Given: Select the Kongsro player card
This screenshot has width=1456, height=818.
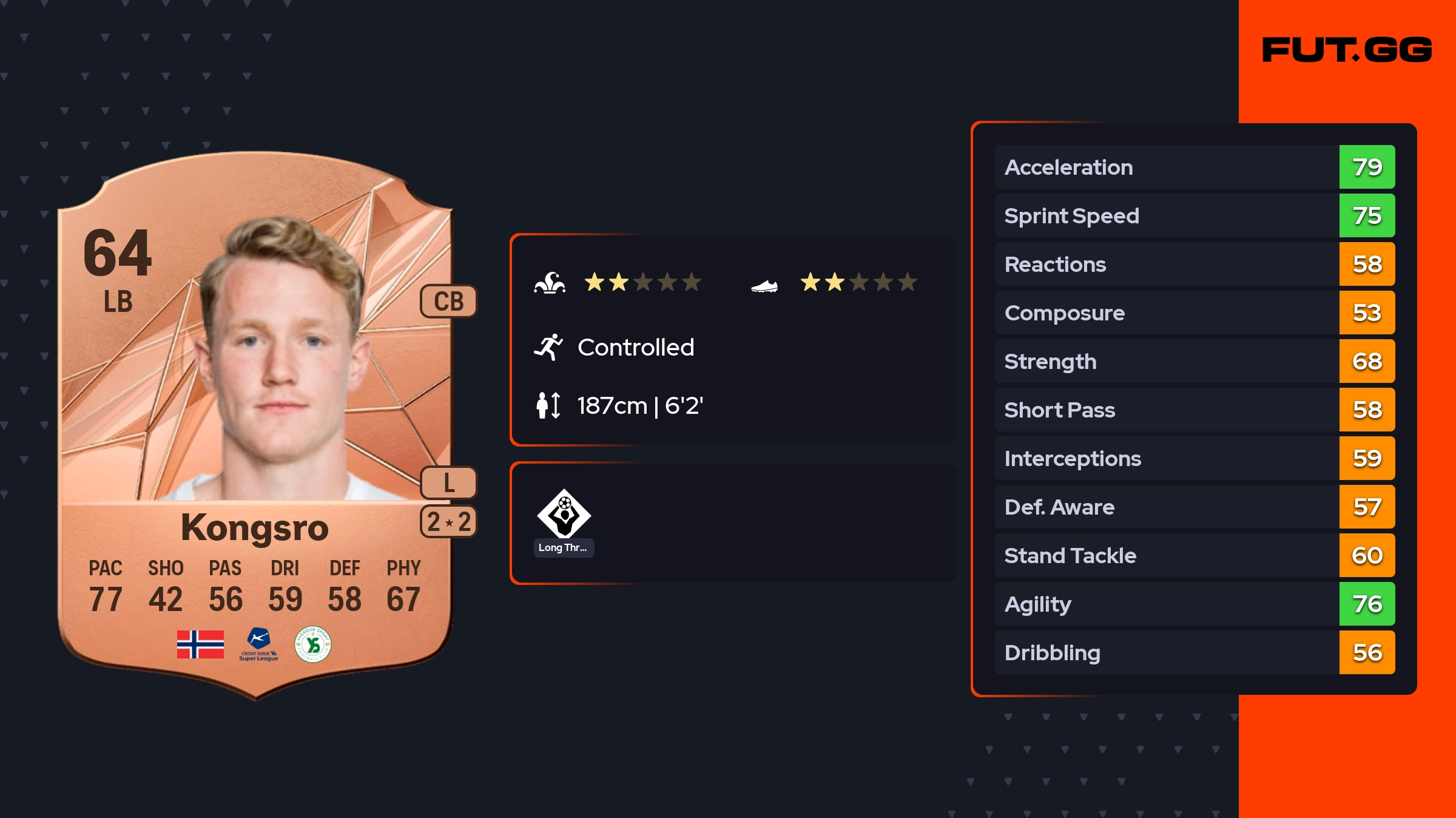Looking at the screenshot, I should (255, 425).
